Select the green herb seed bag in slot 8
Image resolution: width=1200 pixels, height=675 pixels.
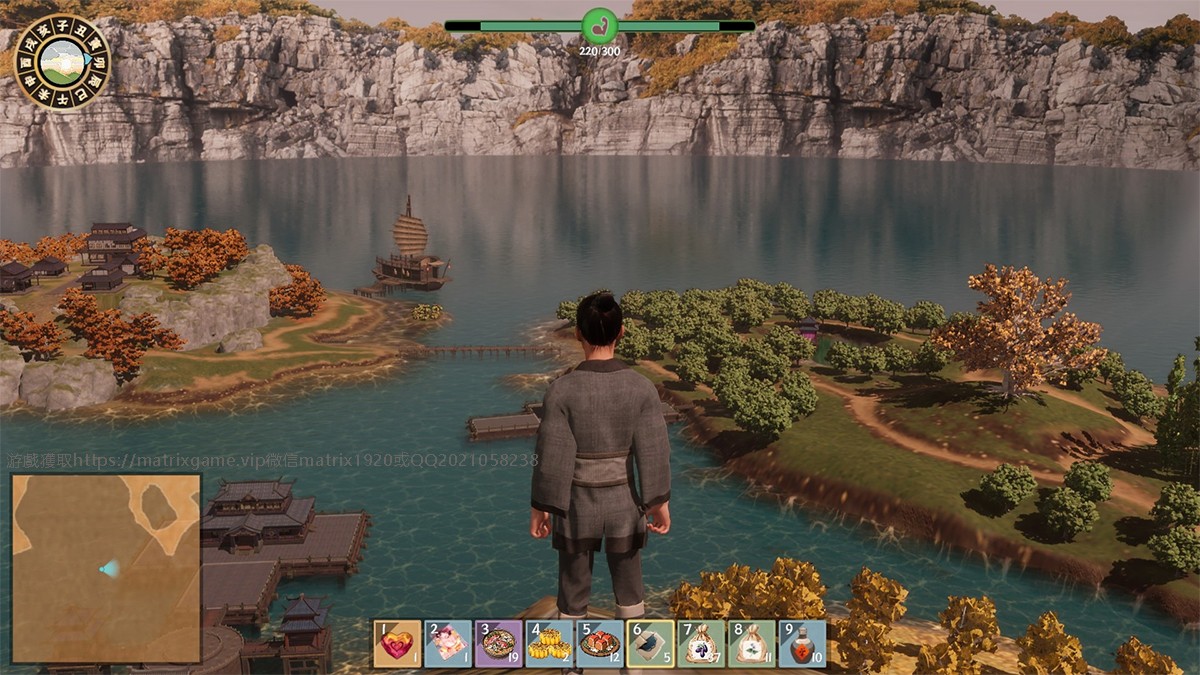point(752,644)
